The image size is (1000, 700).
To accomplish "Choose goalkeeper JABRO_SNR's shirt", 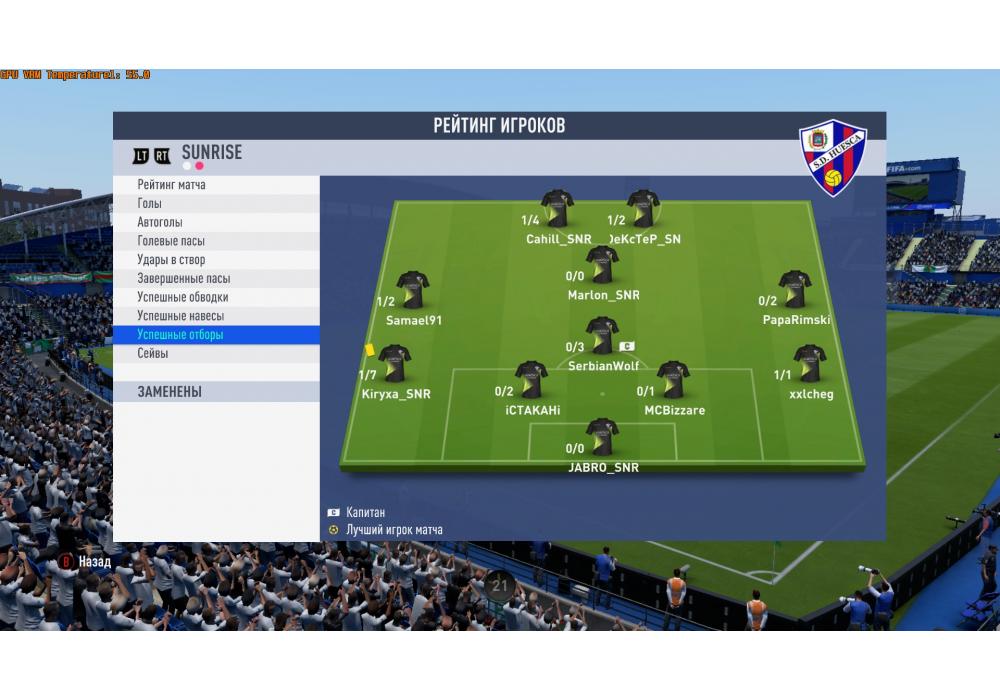I will (x=602, y=436).
